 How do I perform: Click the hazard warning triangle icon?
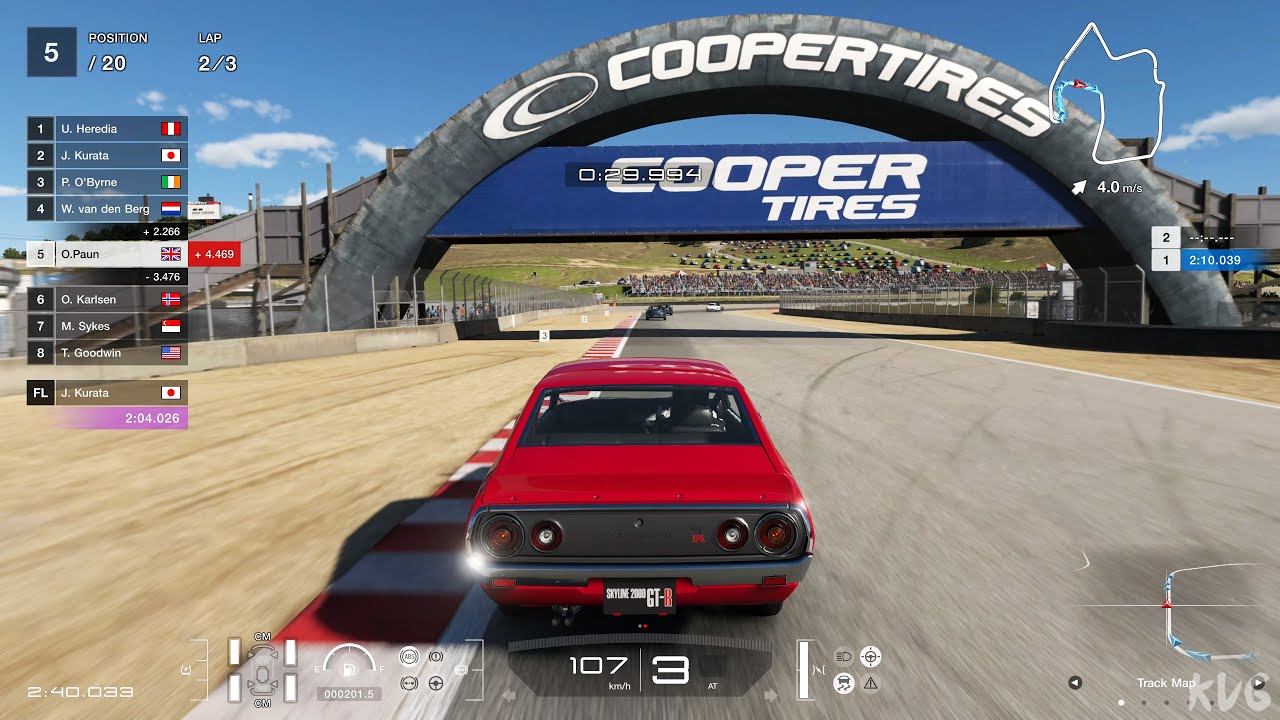click(x=870, y=684)
